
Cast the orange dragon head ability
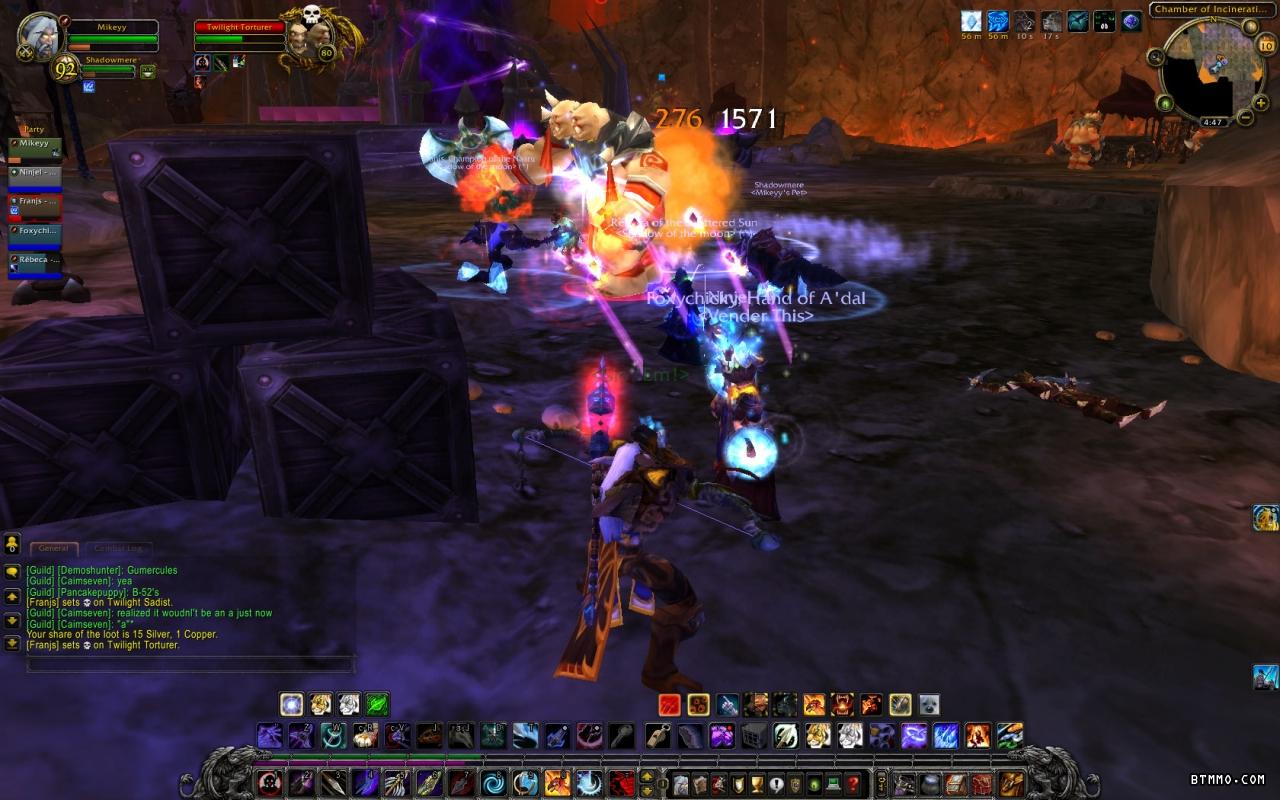click(x=557, y=783)
